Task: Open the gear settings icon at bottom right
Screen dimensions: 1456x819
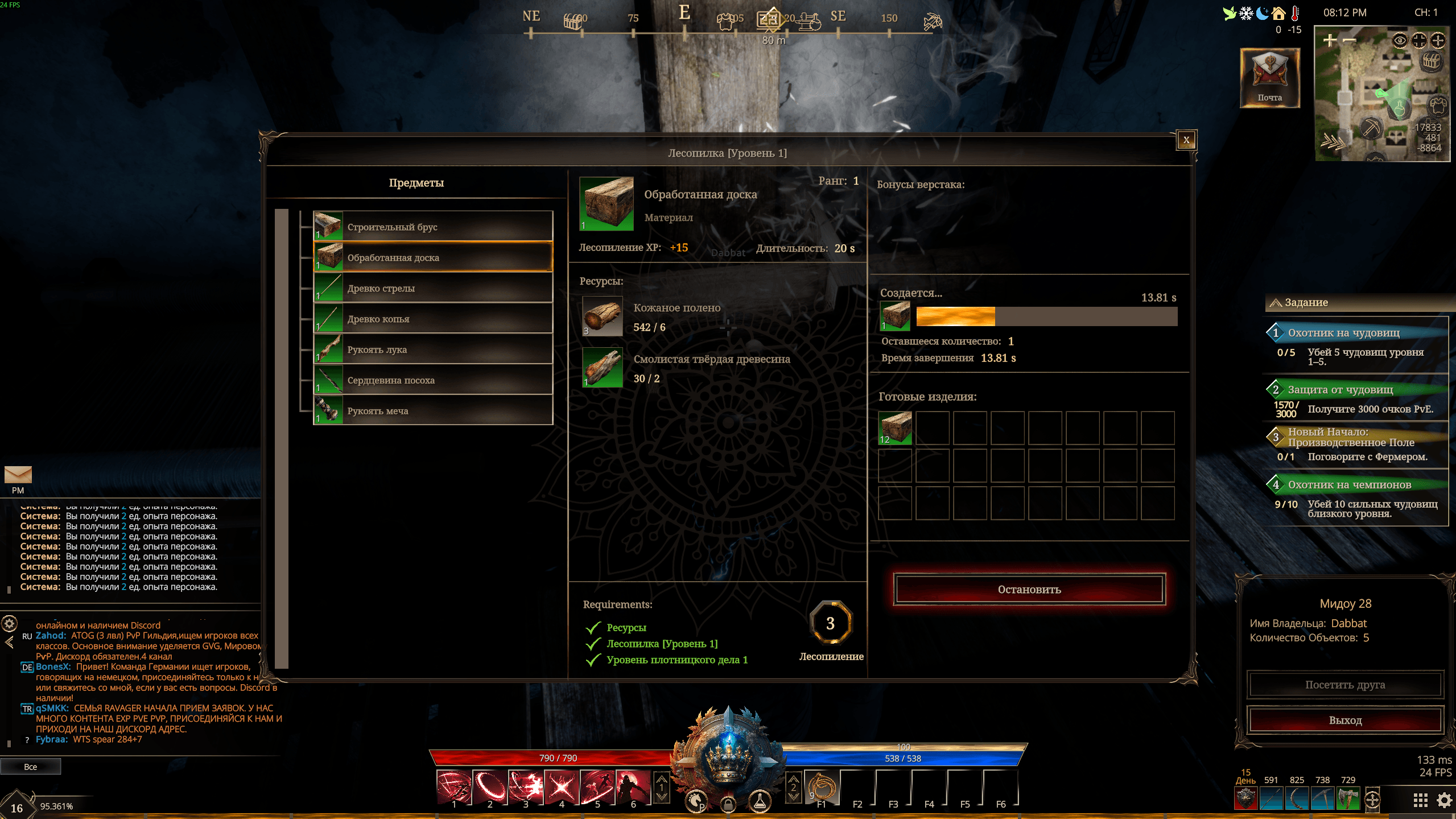Action: click(1444, 801)
